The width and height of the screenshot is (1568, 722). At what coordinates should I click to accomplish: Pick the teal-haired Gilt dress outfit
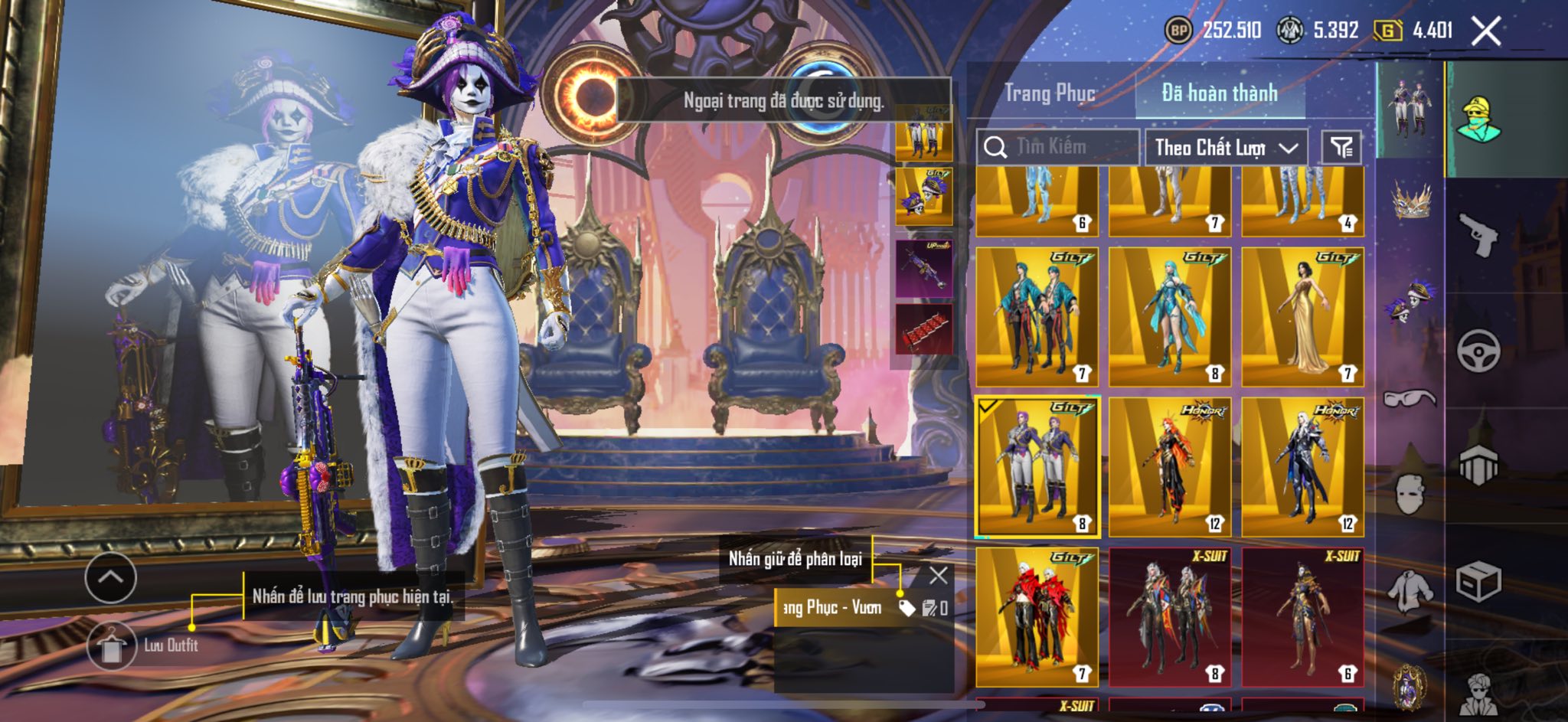1169,316
